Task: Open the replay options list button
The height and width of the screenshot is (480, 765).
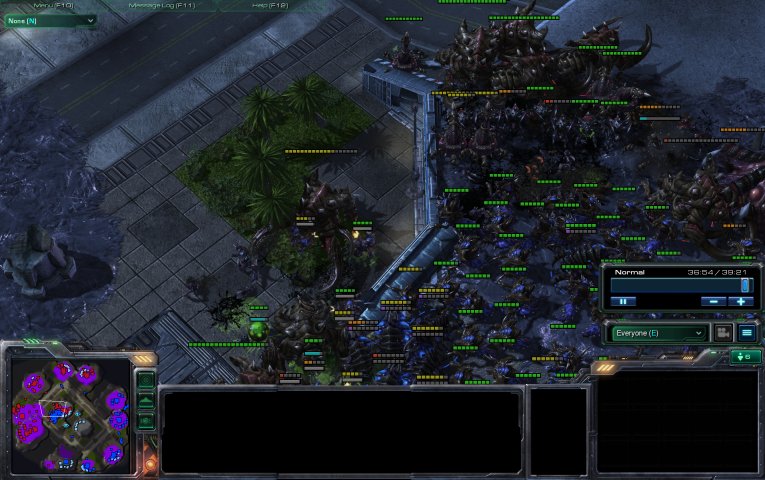Action: click(x=747, y=333)
